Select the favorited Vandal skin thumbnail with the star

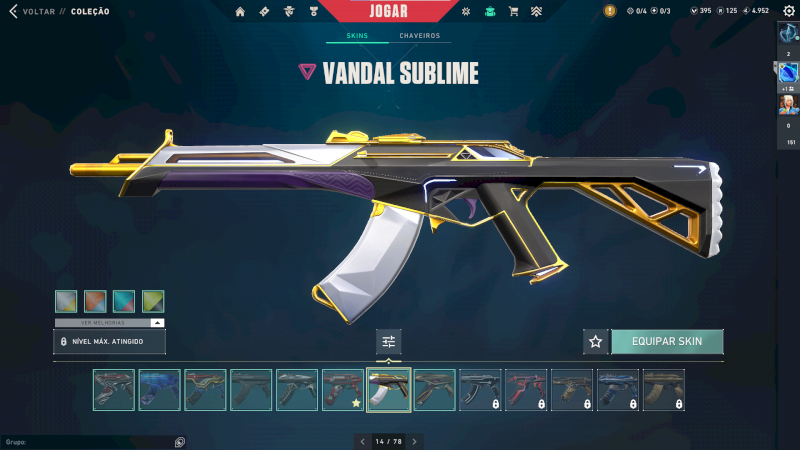tap(343, 390)
